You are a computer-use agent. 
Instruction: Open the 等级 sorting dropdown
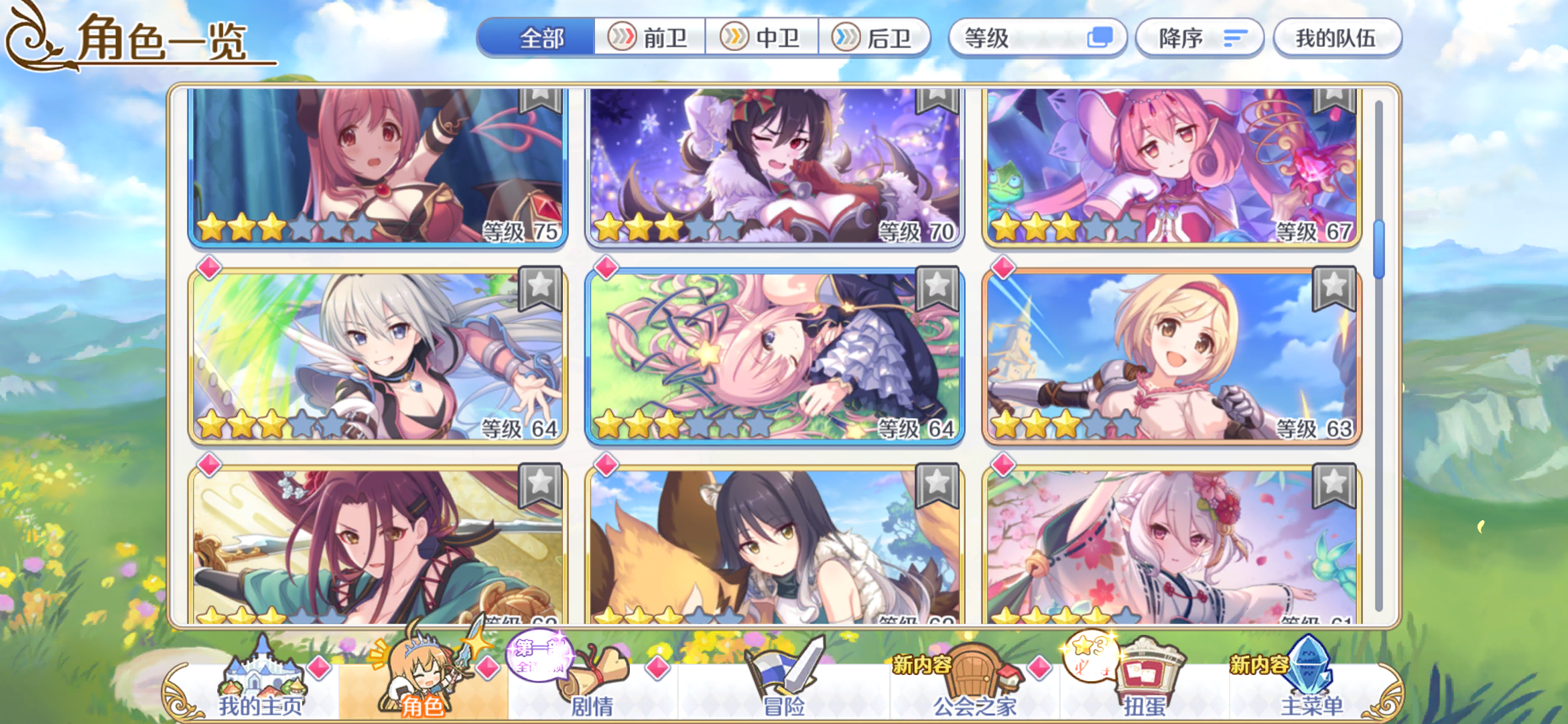point(1037,38)
